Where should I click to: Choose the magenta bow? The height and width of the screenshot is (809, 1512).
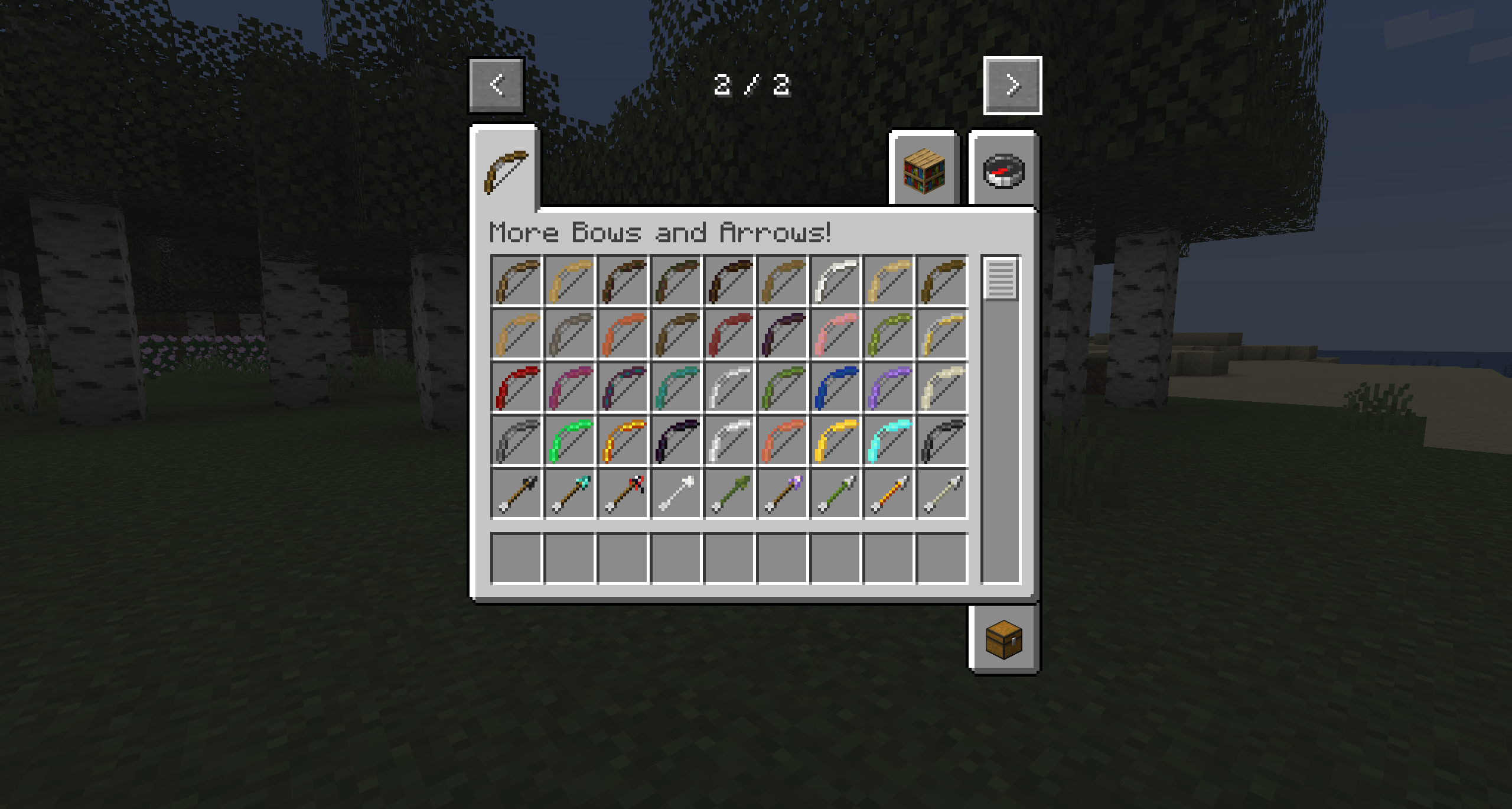569,387
